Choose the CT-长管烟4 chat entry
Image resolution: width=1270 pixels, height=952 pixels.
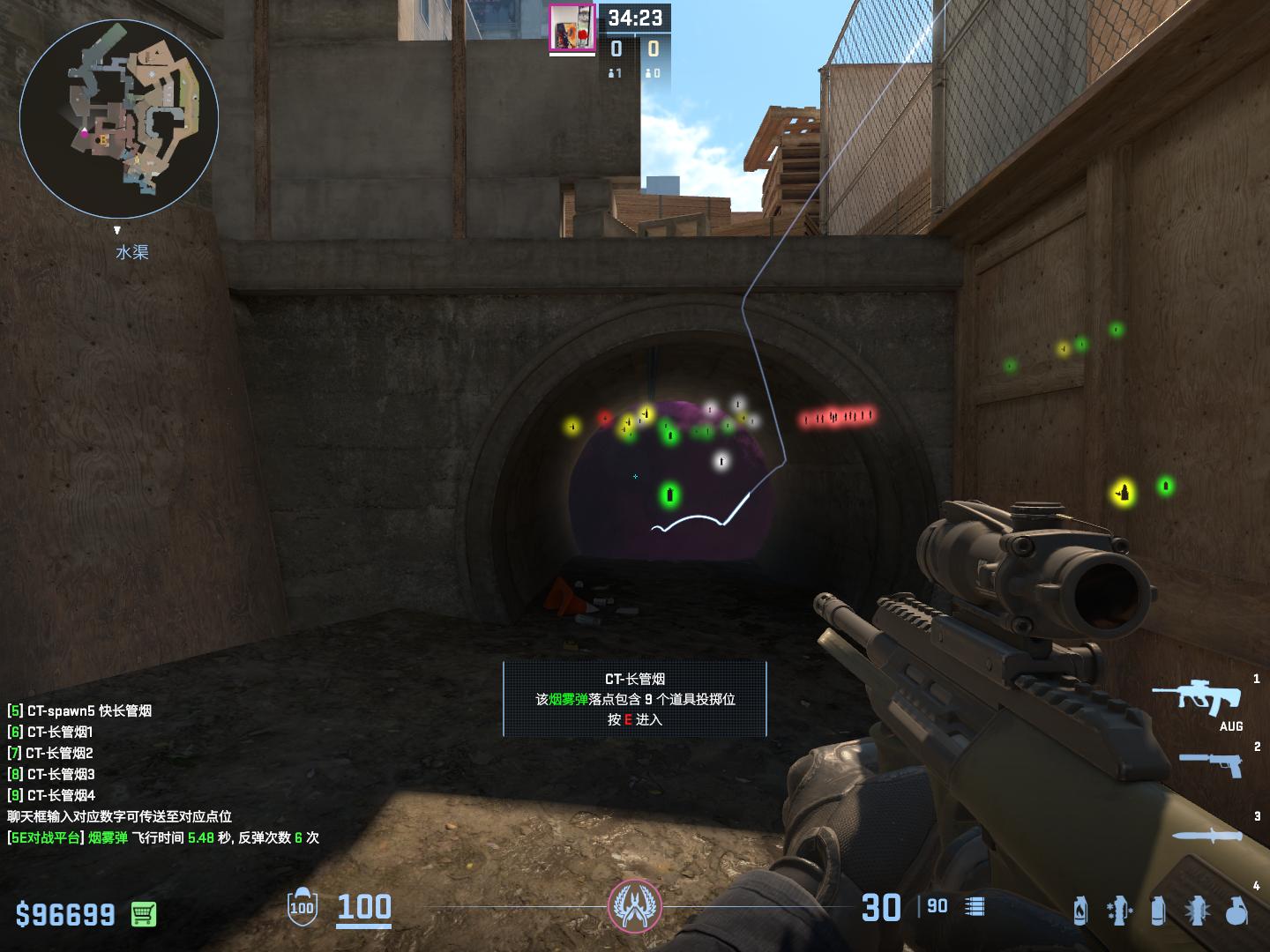pos(51,795)
